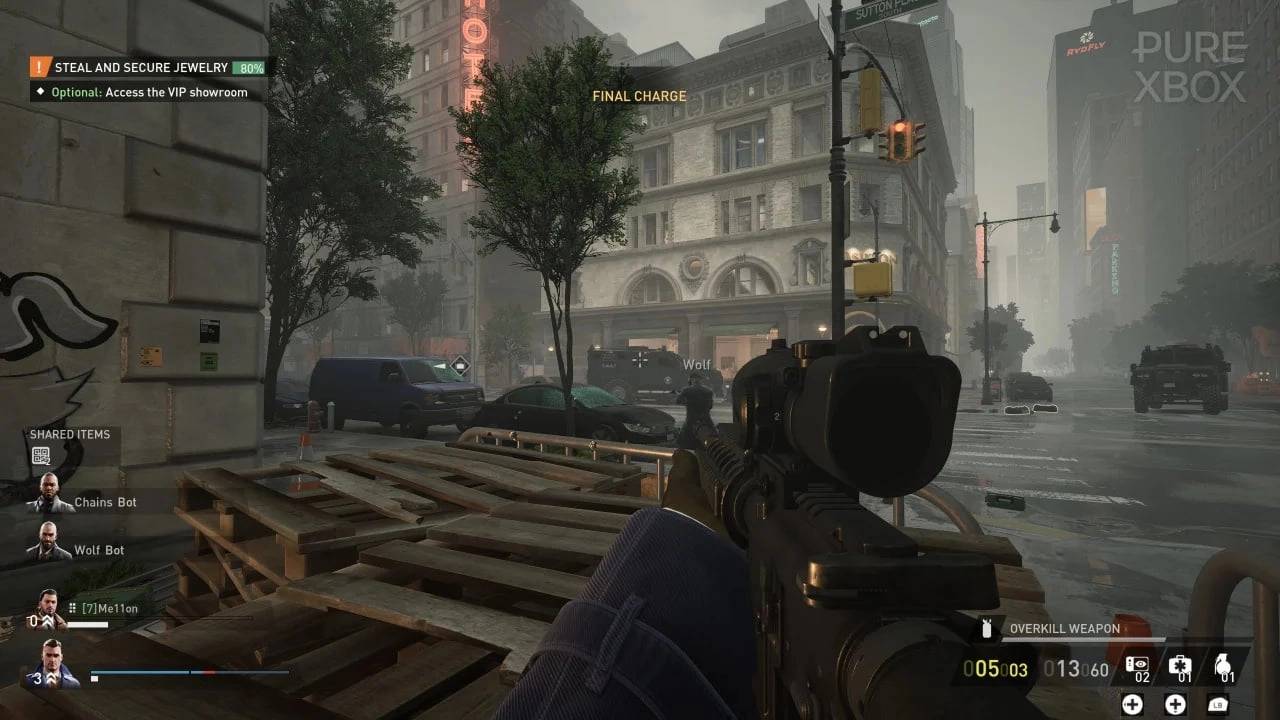
Task: Select the Overkill Weapon icon
Action: pyautogui.click(x=988, y=629)
